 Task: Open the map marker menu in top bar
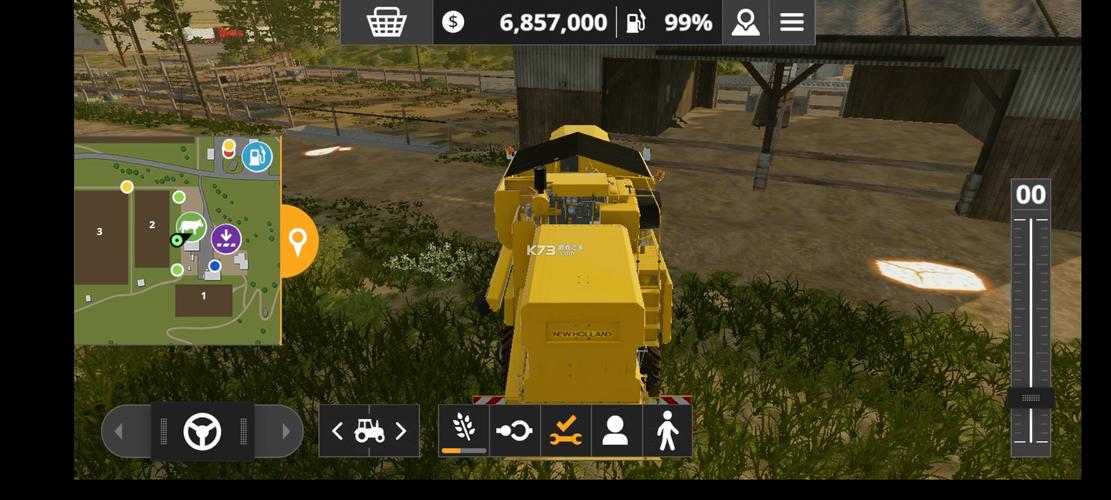point(745,22)
